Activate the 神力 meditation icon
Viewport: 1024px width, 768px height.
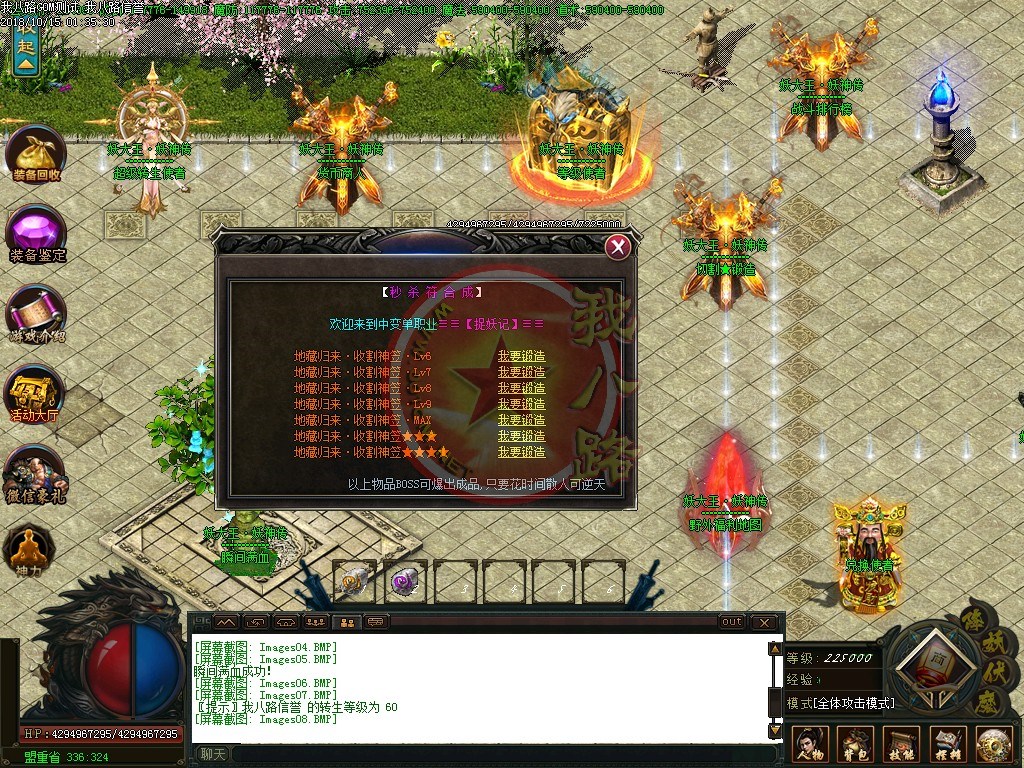click(x=28, y=549)
